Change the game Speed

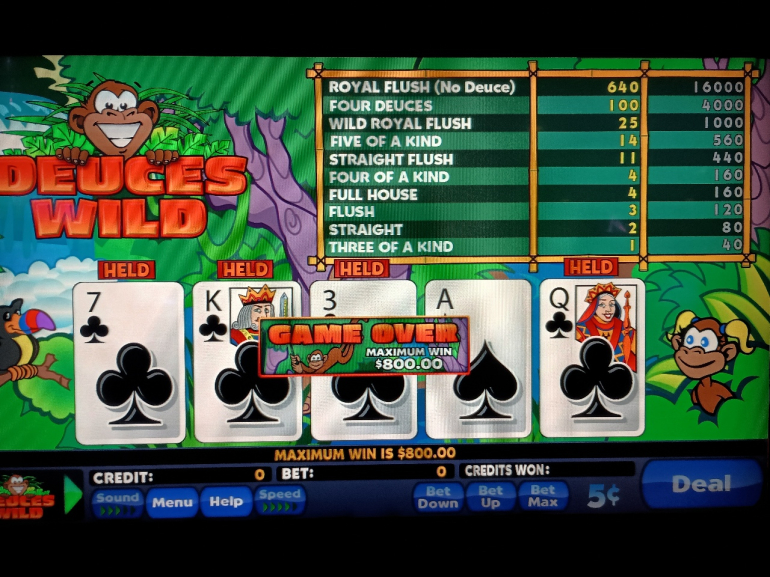click(x=279, y=499)
